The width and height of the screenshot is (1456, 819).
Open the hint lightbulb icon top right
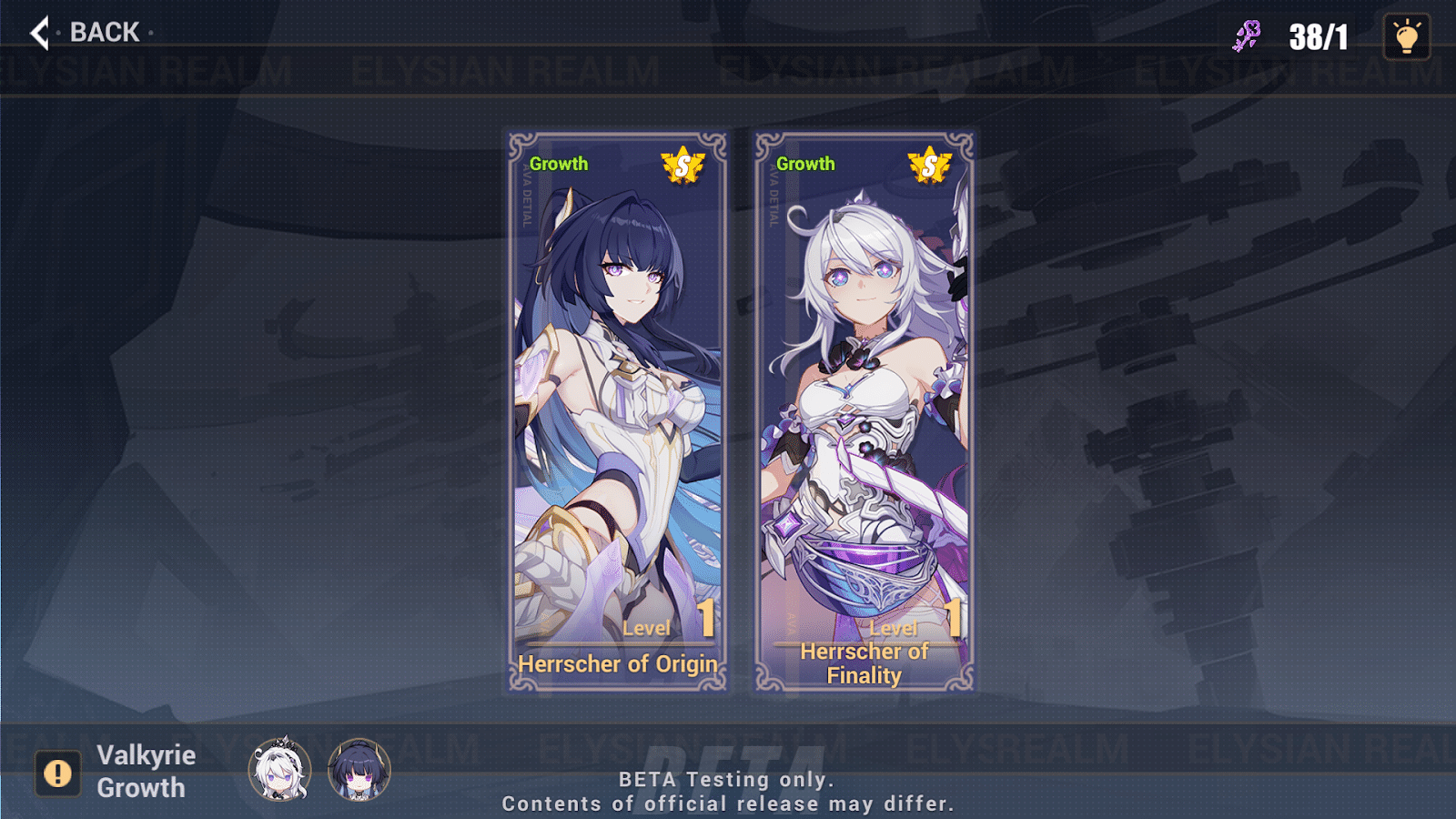pyautogui.click(x=1406, y=36)
